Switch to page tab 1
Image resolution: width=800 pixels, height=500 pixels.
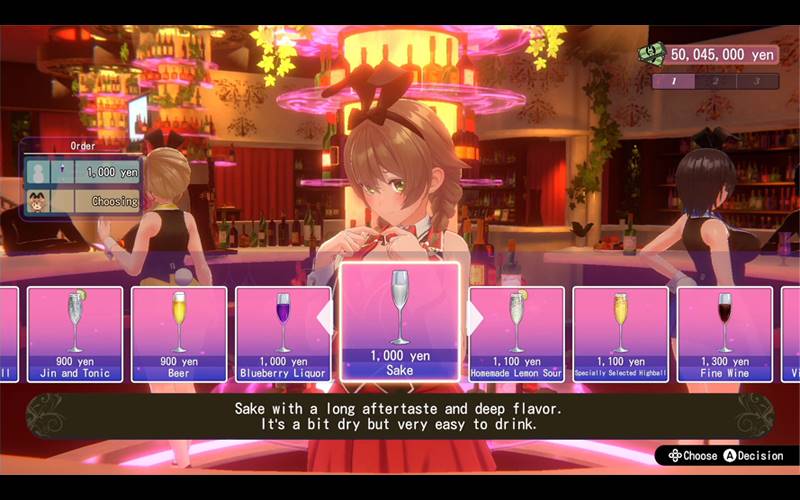(x=674, y=81)
